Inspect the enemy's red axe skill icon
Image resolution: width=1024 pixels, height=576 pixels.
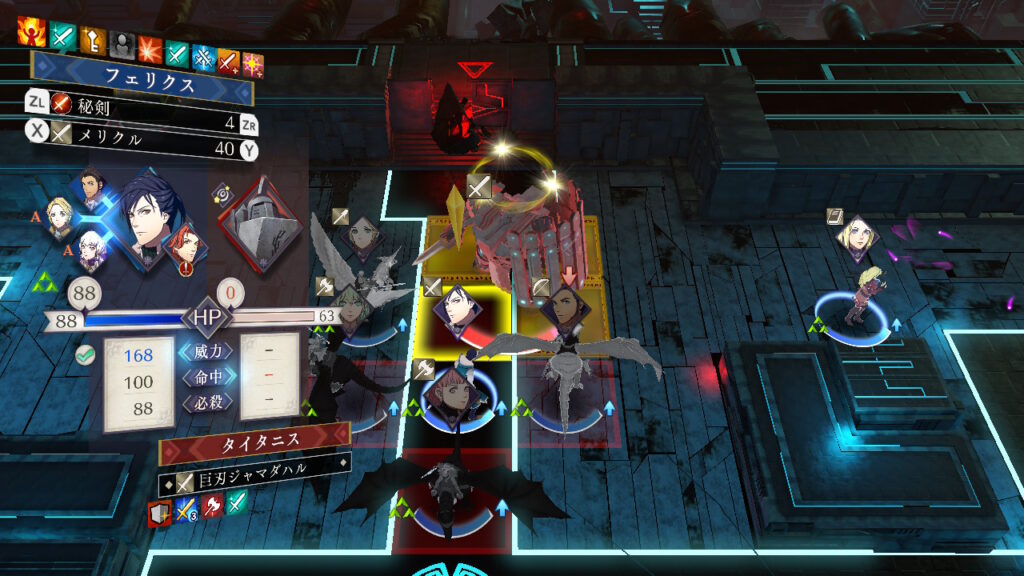point(212,507)
